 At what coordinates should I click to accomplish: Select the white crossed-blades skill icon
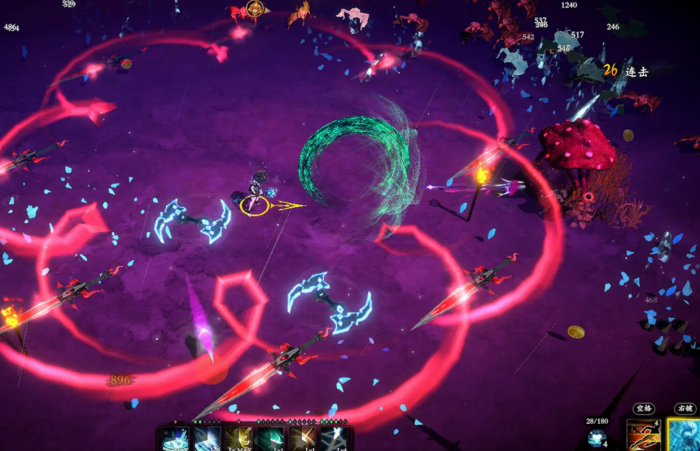[x=333, y=439]
